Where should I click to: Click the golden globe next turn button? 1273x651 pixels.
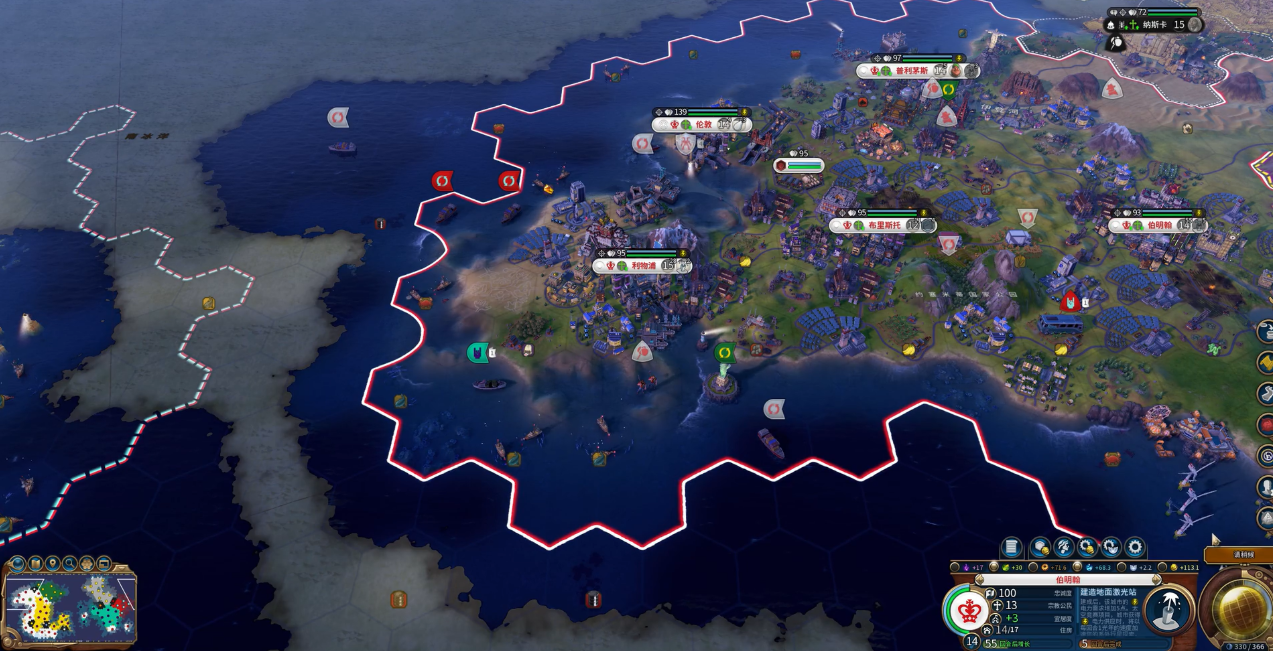click(x=1240, y=605)
